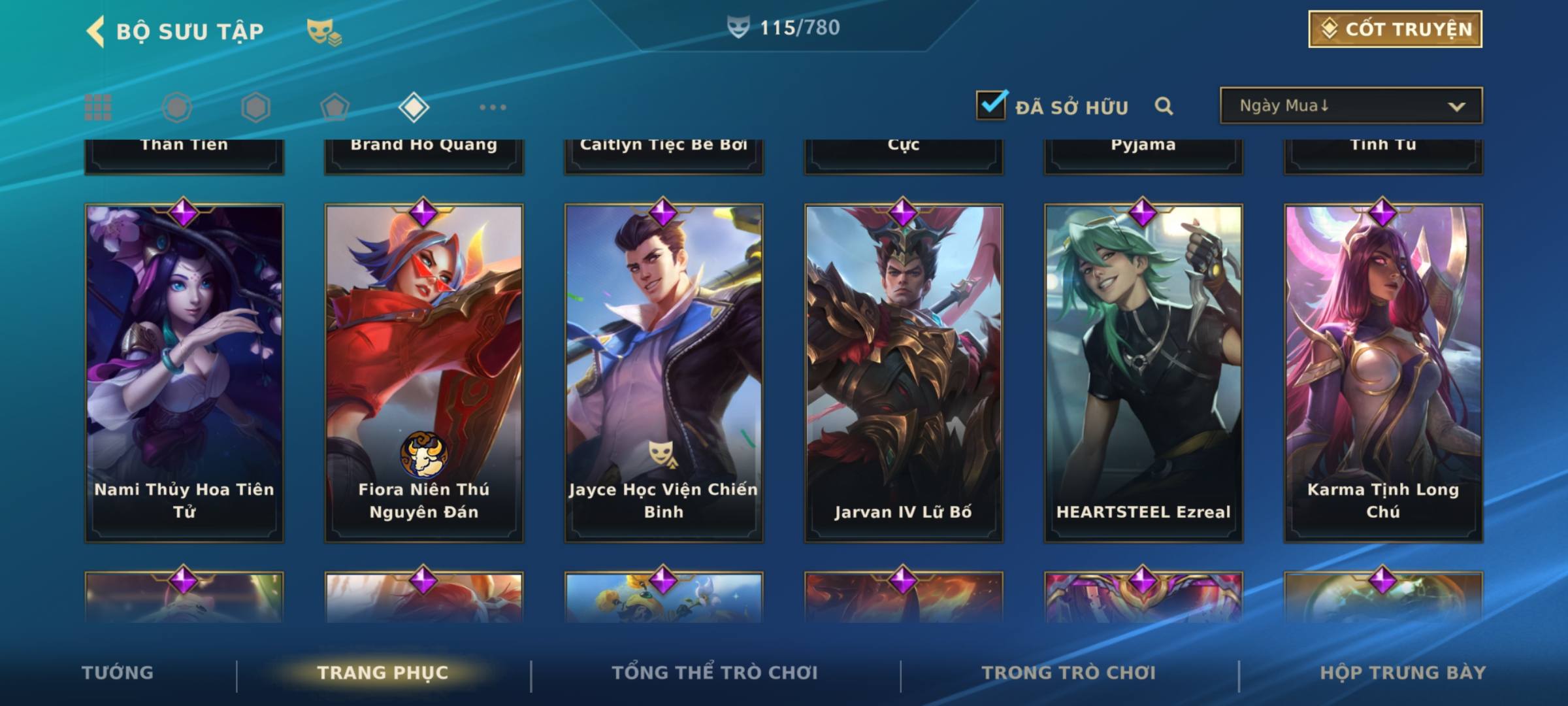The height and width of the screenshot is (706, 1568).
Task: View the HEARTSTEEL Ezreal skin card
Action: [1143, 373]
